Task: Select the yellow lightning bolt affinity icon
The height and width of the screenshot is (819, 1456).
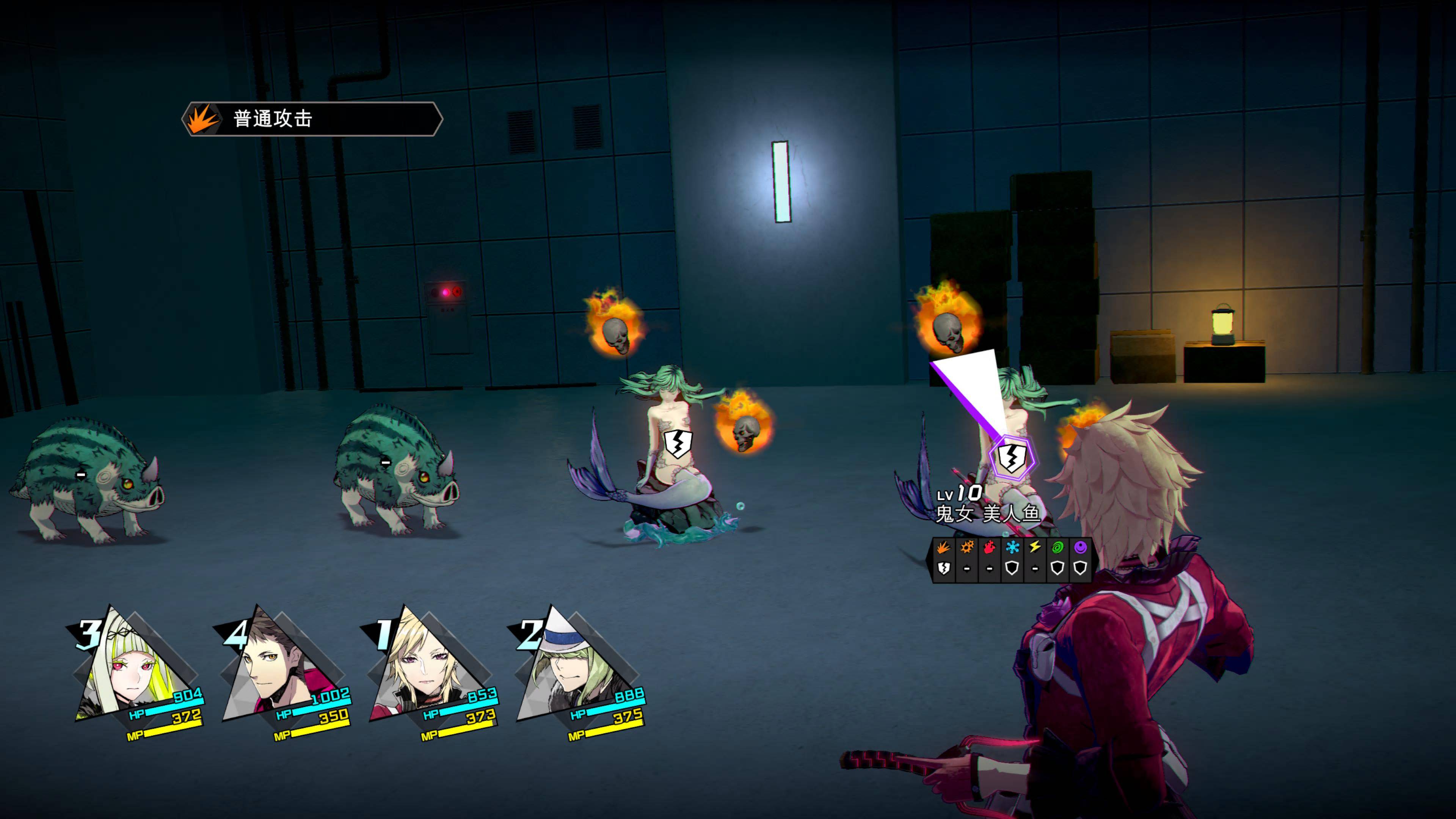Action: pos(1034,547)
